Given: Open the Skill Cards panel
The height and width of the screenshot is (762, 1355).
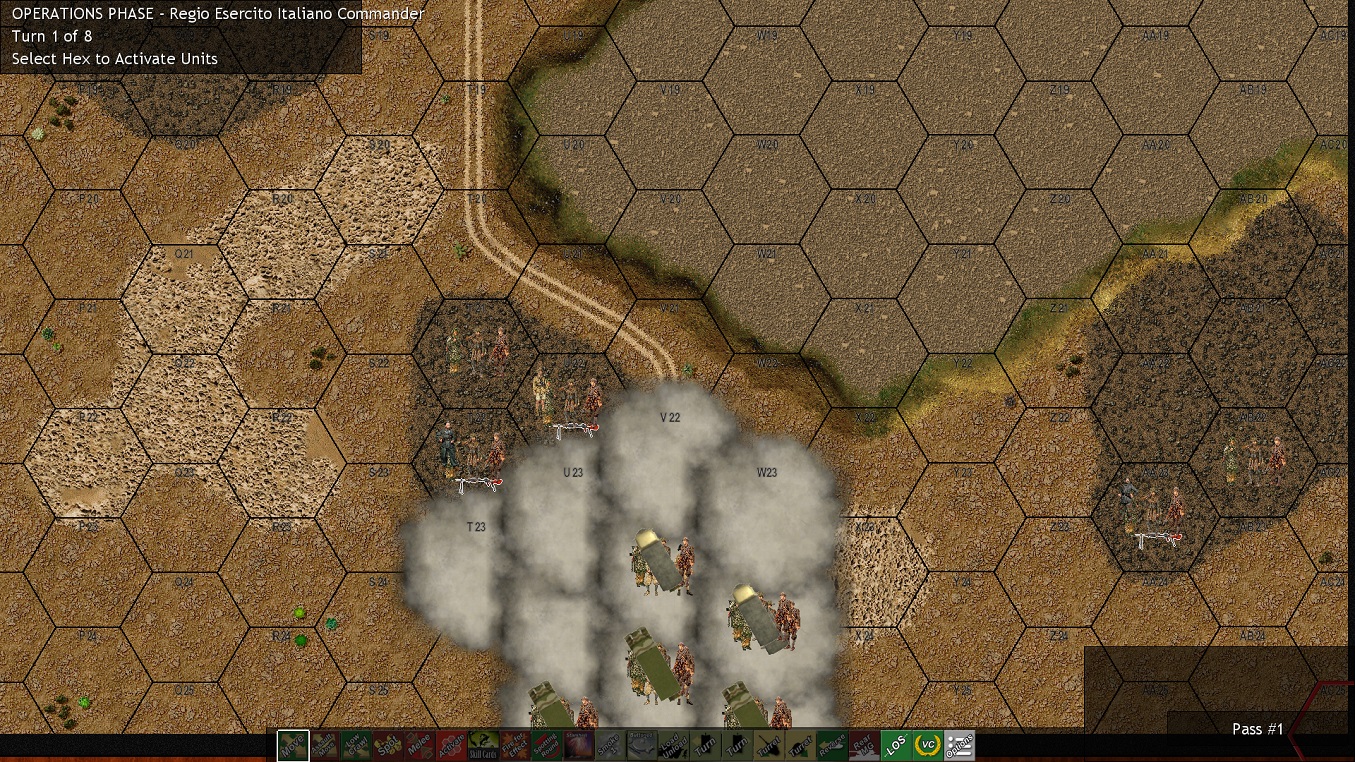Looking at the screenshot, I should click(483, 745).
